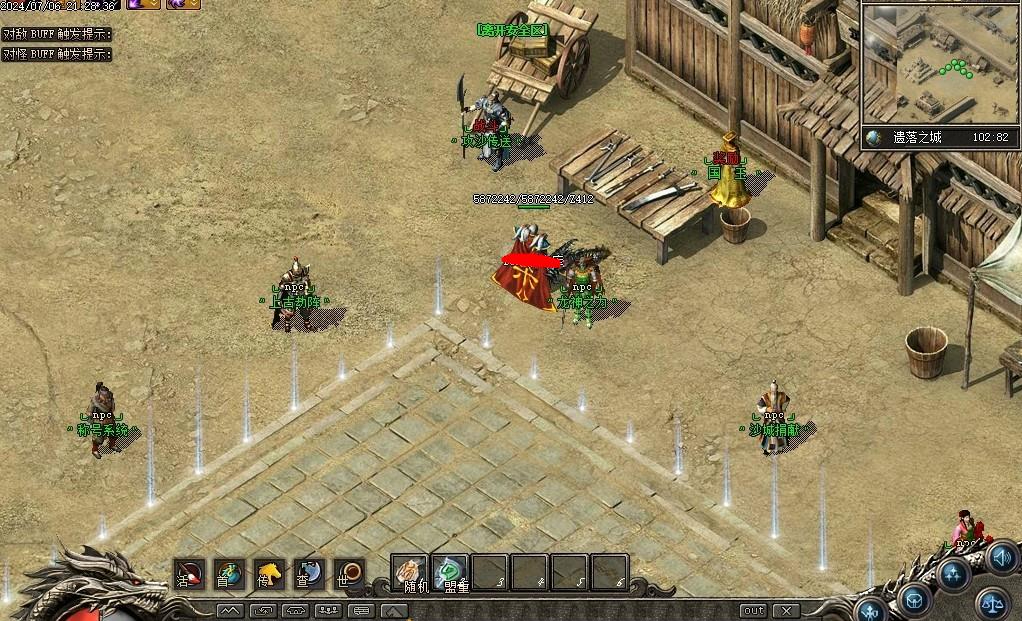
Task: Click the balance scales trade button
Action: tap(992, 602)
